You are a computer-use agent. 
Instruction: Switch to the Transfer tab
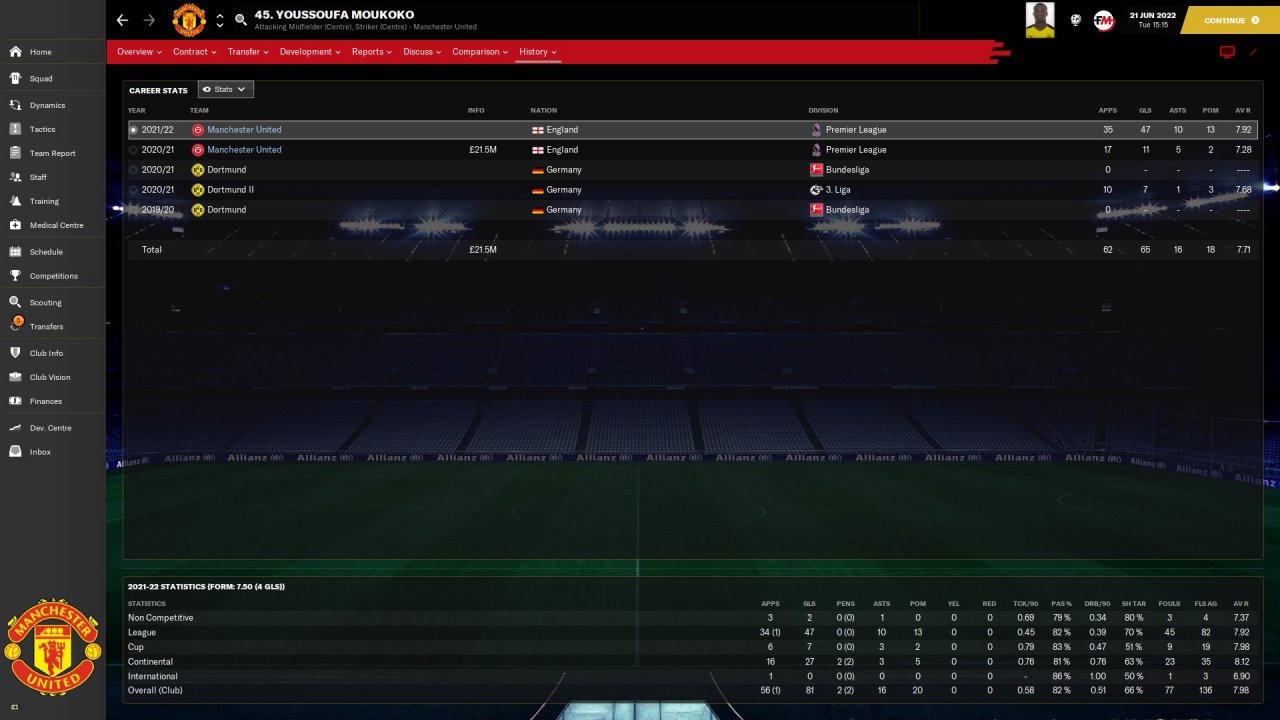[x=247, y=52]
